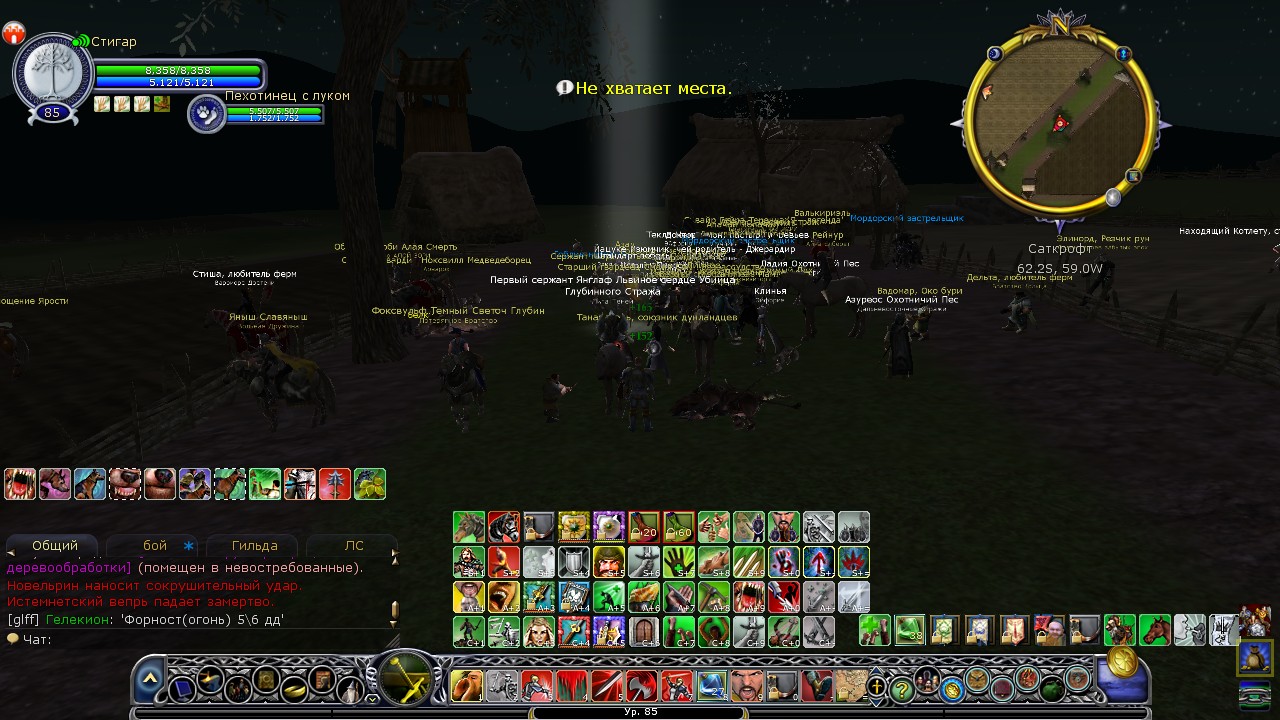Open the main menu arrow button
The height and width of the screenshot is (720, 1280).
point(149,679)
